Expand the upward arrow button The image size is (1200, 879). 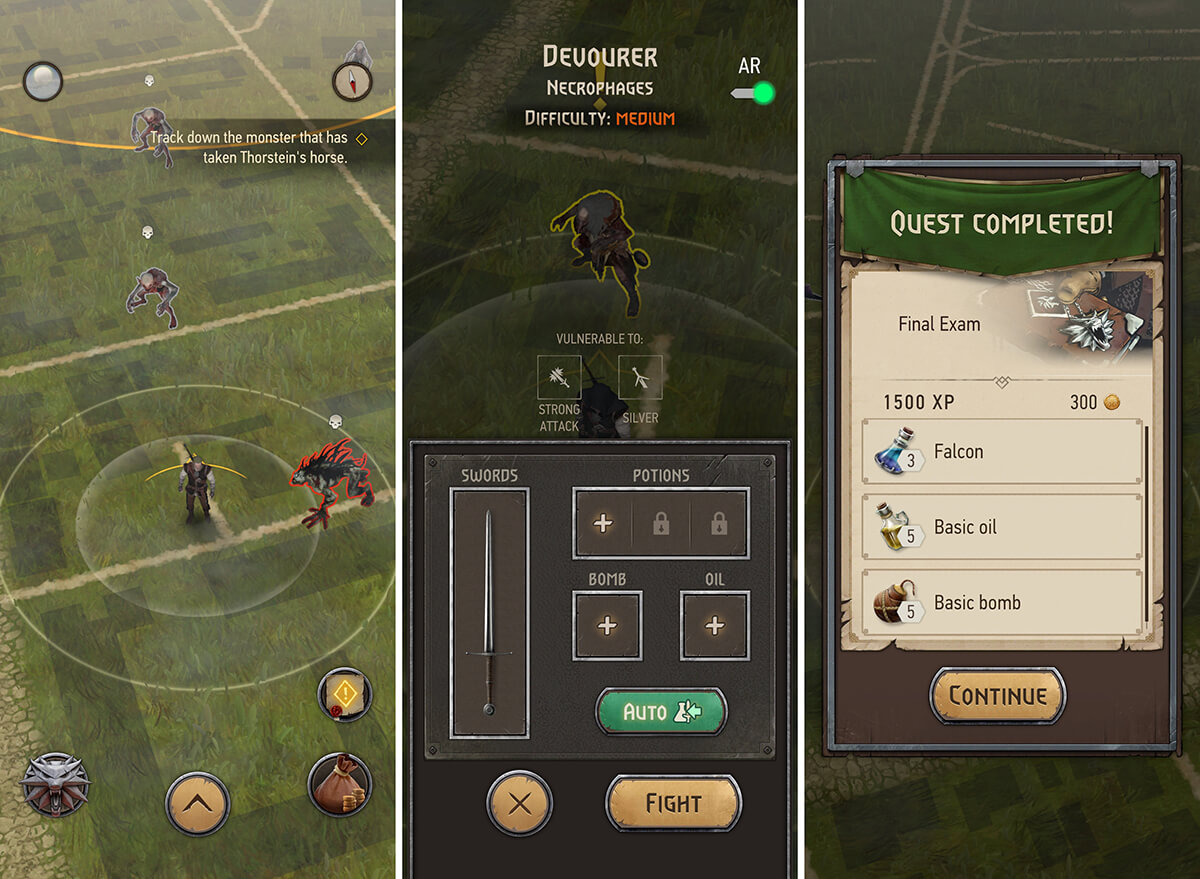tap(198, 802)
